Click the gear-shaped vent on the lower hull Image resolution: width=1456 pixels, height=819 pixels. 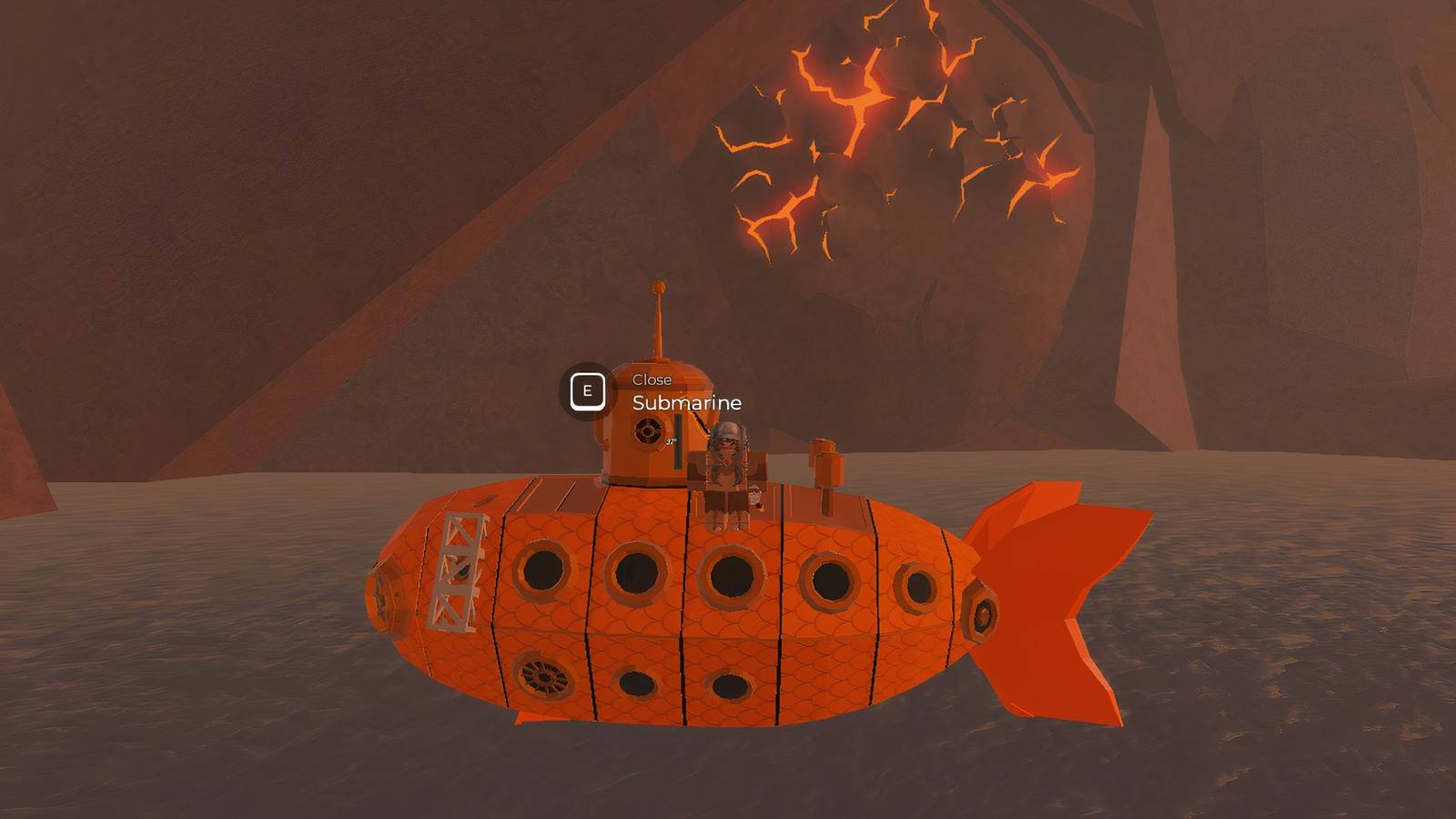(544, 674)
